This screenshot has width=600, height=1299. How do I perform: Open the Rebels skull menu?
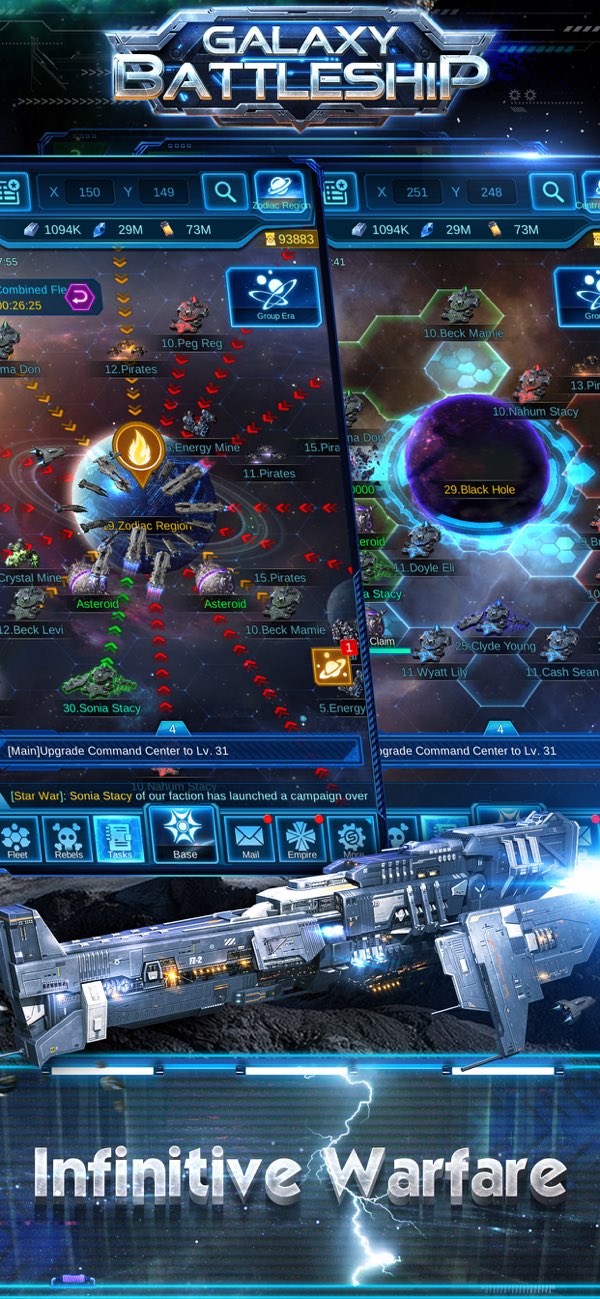click(68, 840)
